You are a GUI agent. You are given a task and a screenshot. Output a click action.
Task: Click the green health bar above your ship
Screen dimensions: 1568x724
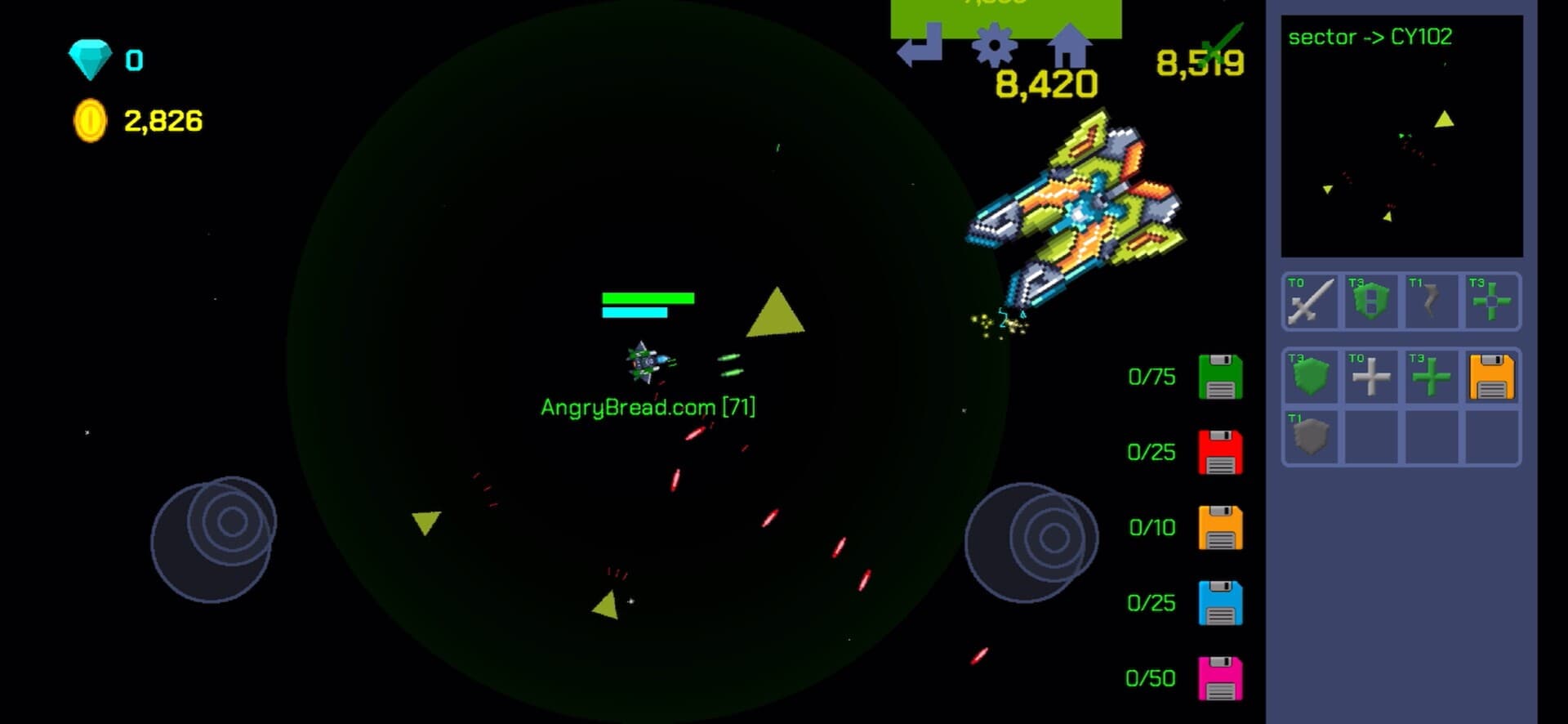pos(648,299)
